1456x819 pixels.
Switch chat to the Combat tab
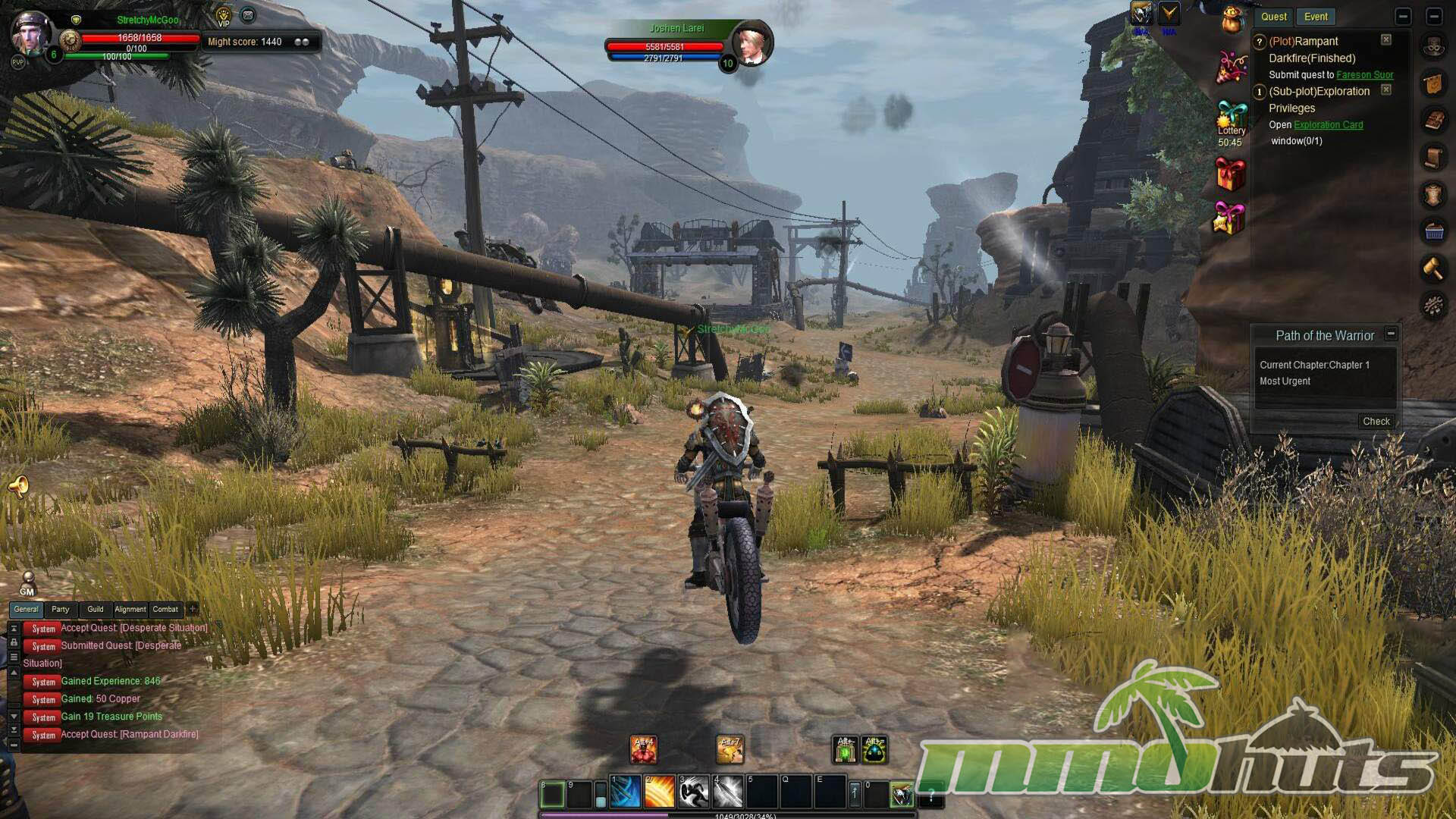click(165, 609)
